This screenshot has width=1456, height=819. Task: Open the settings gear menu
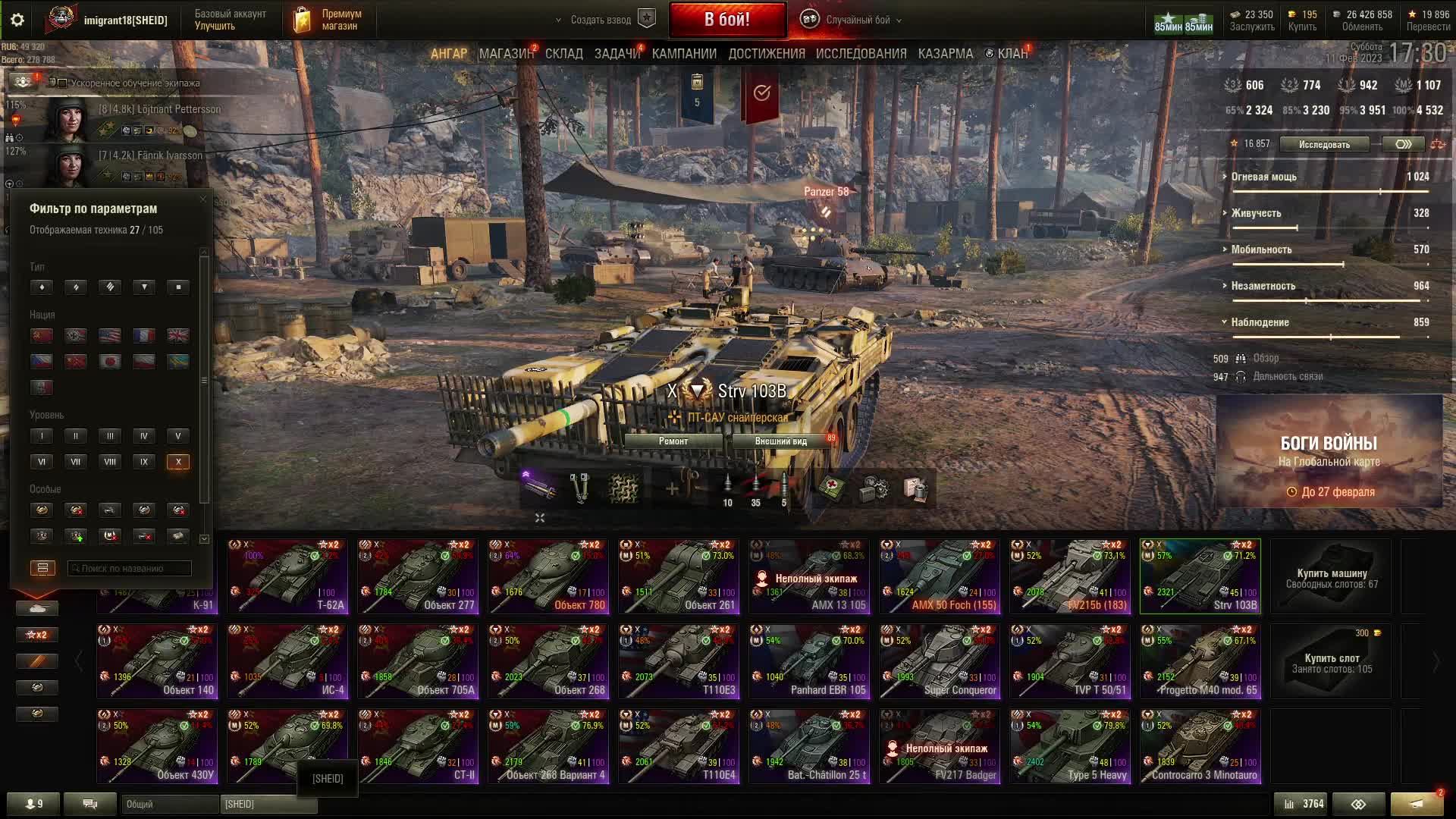coord(17,20)
